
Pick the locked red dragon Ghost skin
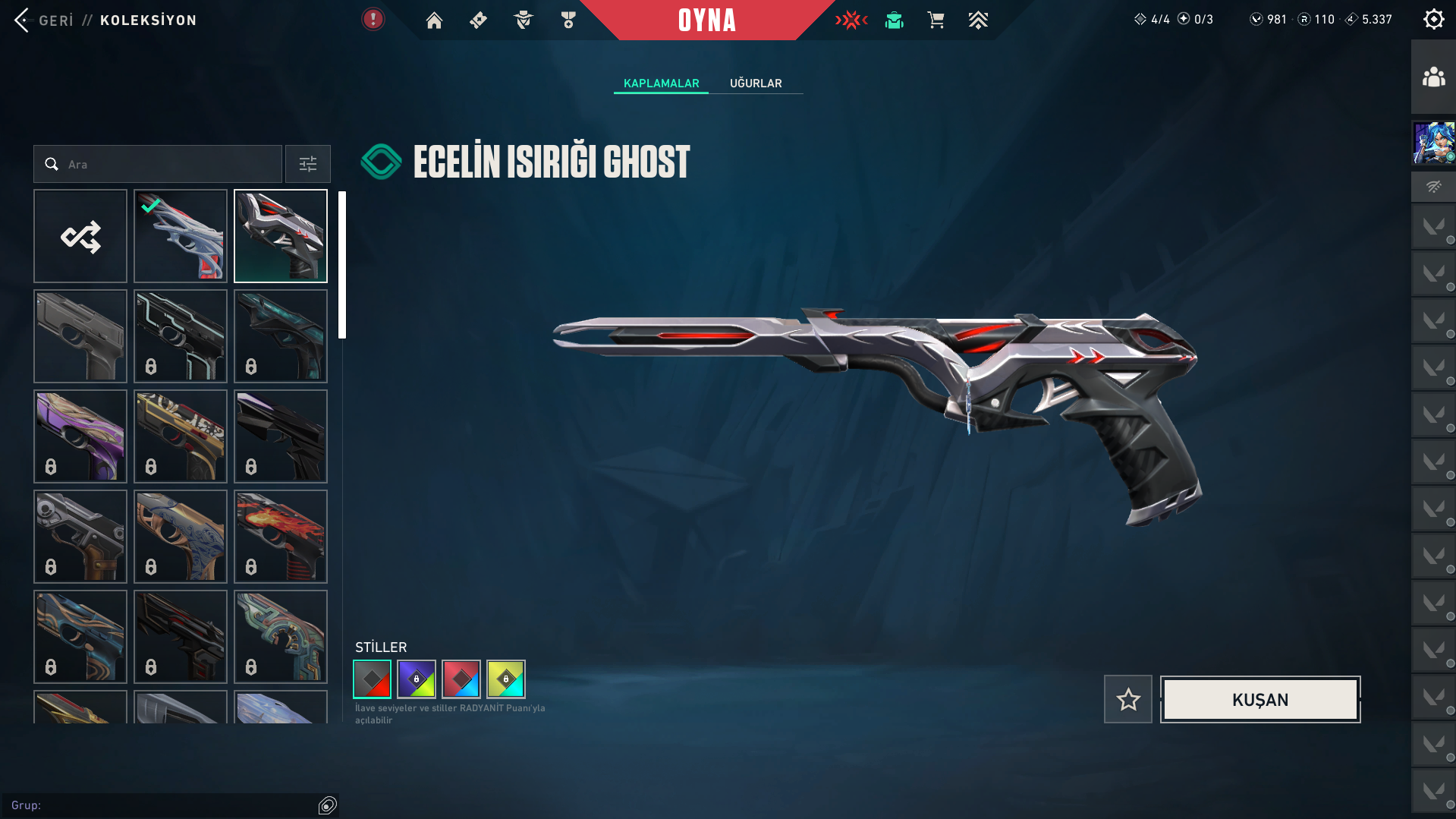(x=281, y=537)
